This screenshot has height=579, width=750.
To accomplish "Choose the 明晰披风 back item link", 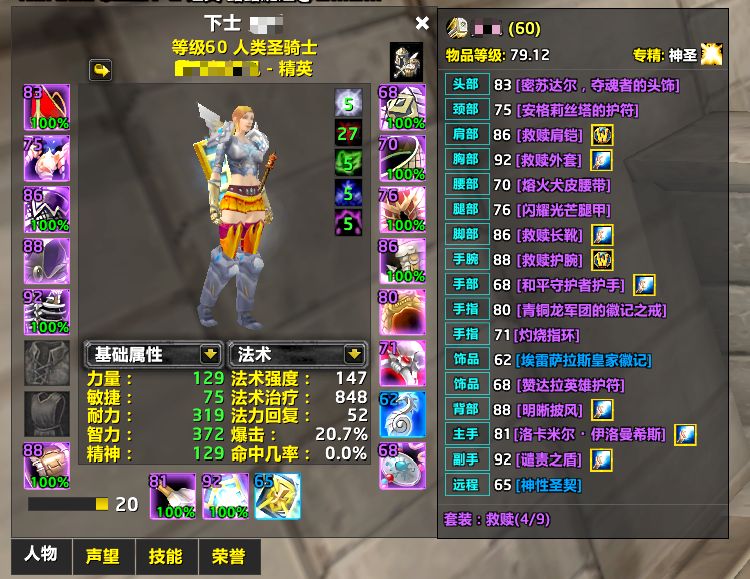I will coord(551,410).
